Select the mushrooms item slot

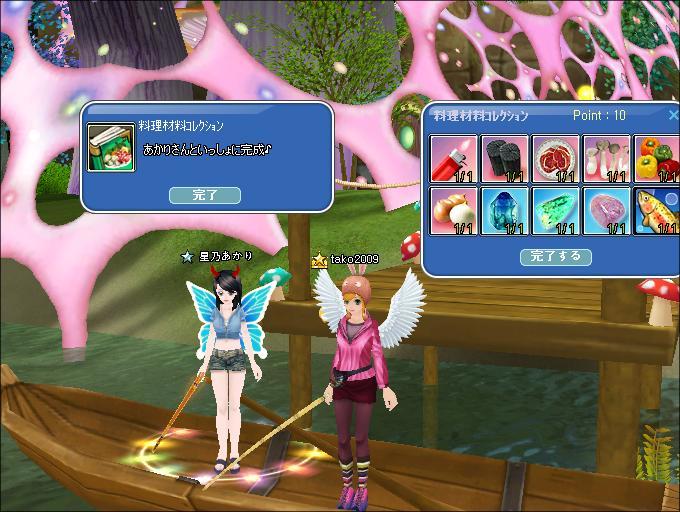tap(606, 159)
